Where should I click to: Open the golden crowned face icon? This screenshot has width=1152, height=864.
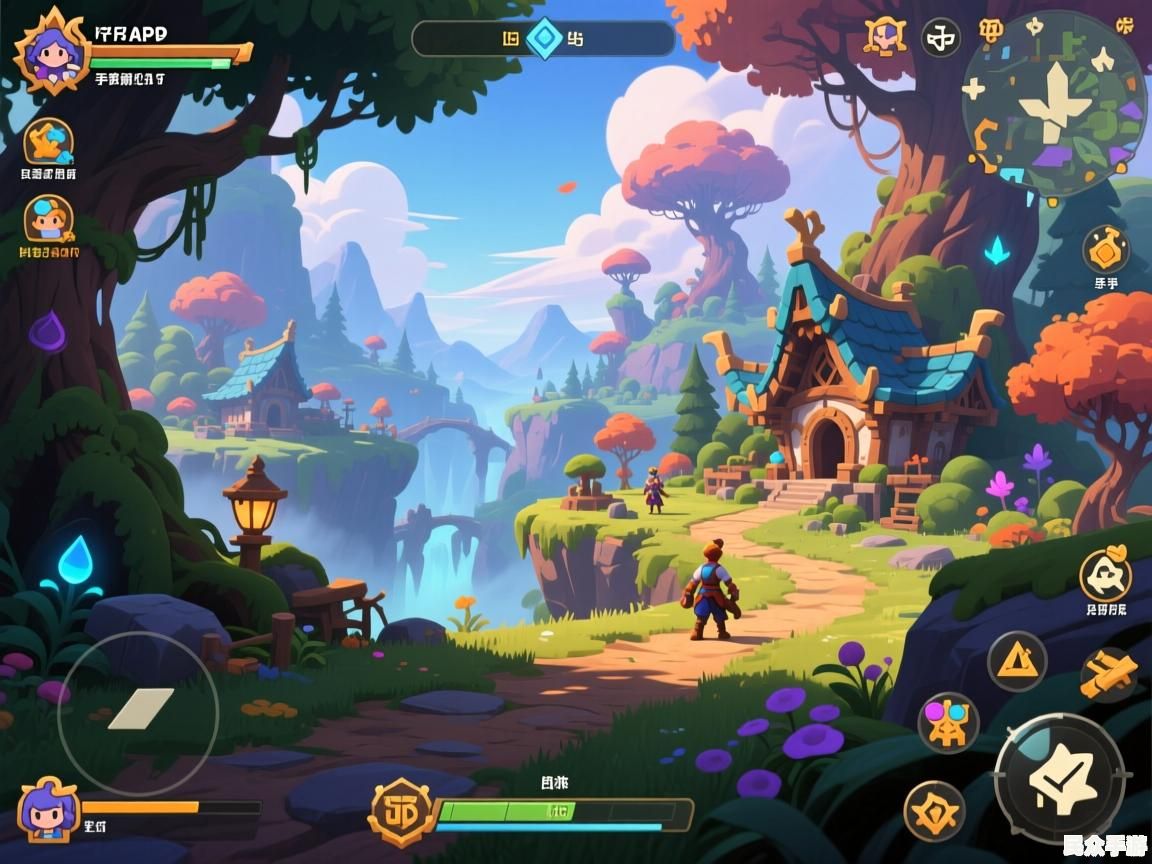click(x=885, y=37)
